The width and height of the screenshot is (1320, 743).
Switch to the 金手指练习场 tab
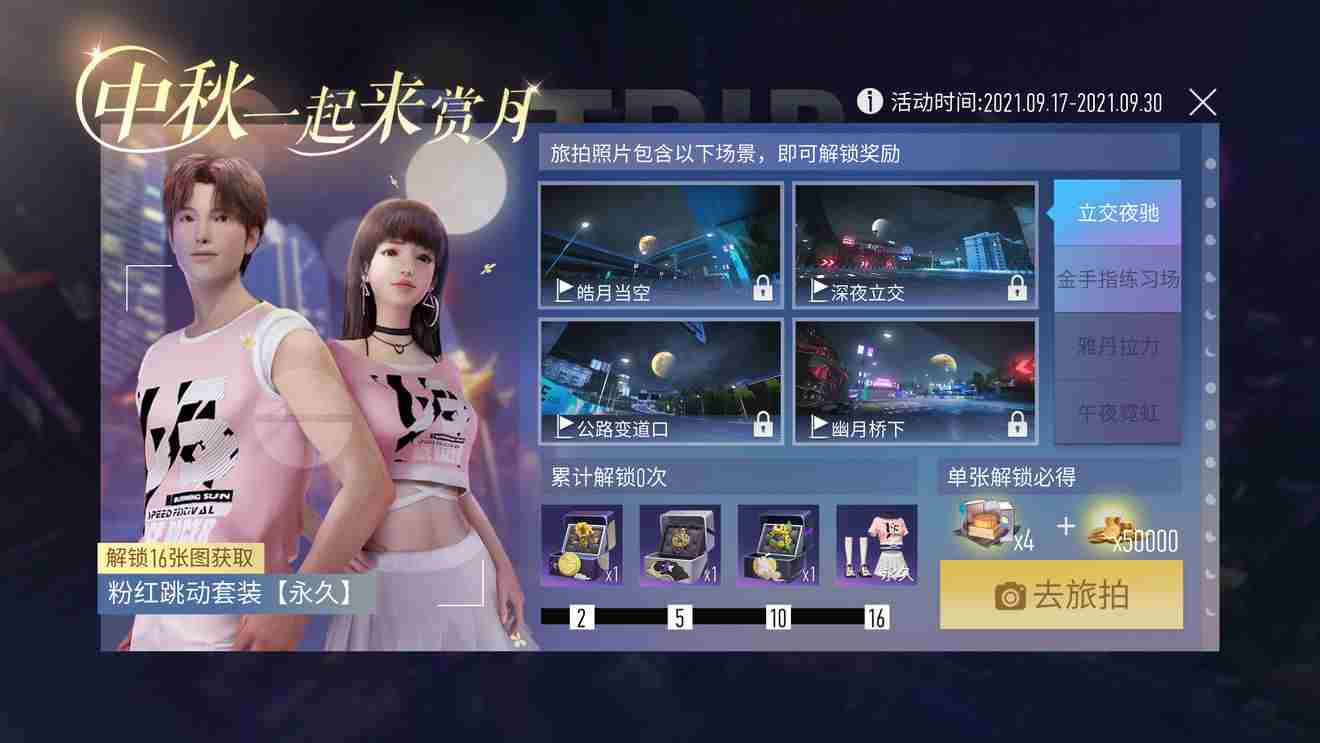point(1117,280)
